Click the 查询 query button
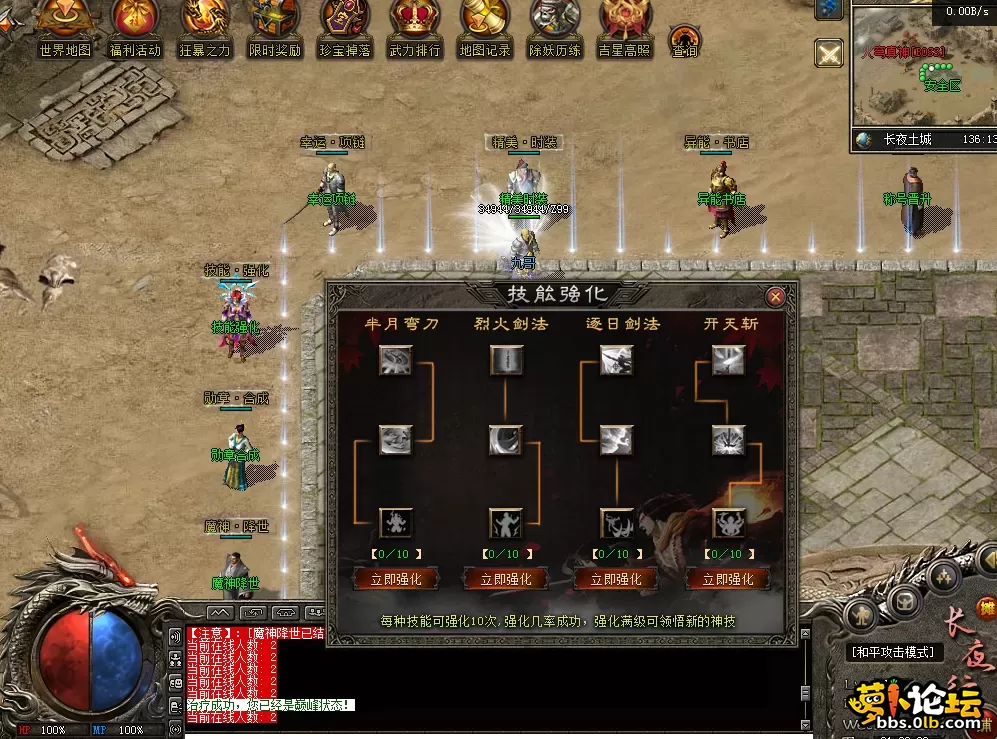Viewport: 997px width, 739px height. point(685,41)
